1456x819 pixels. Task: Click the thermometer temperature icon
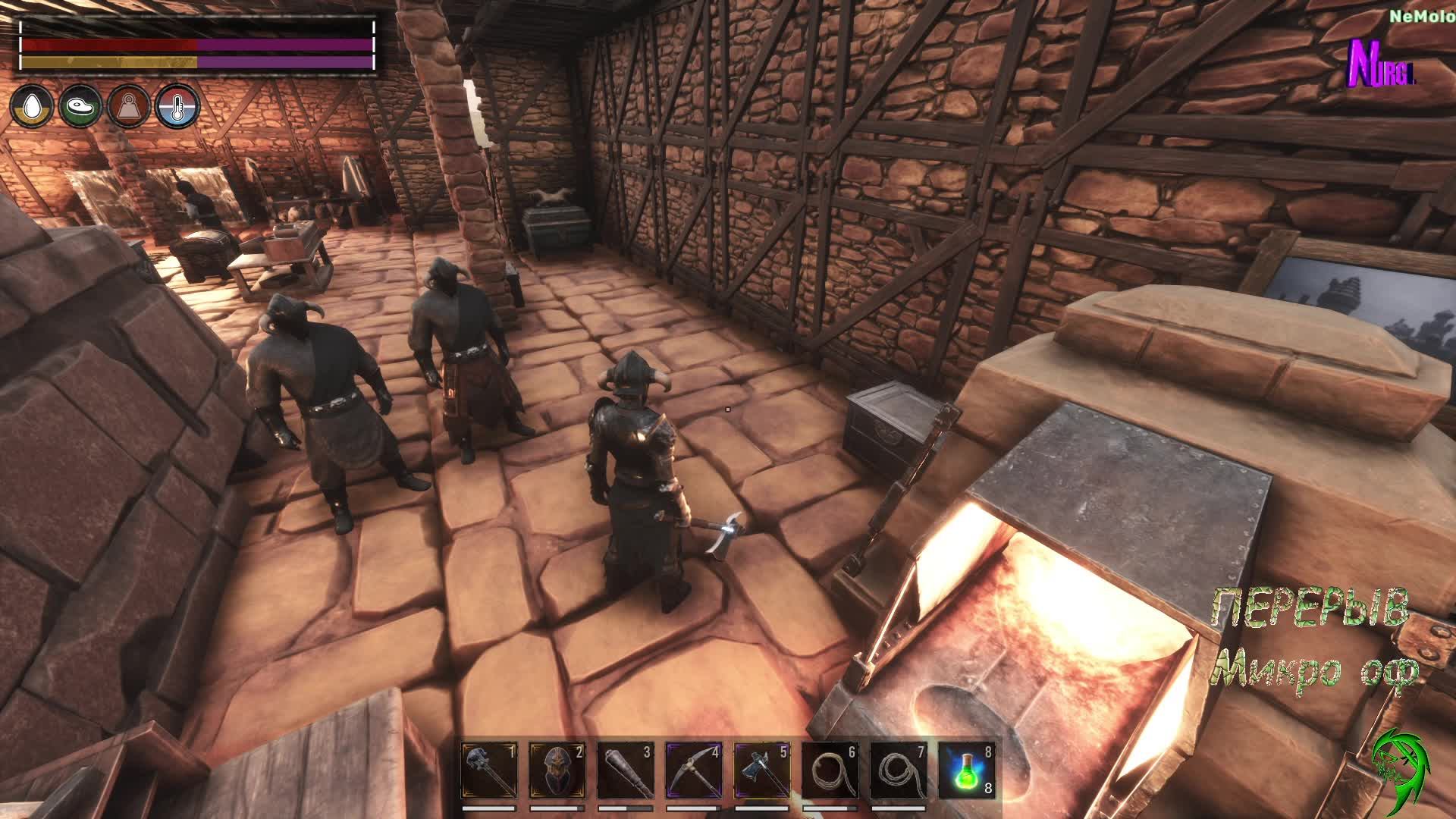click(x=177, y=106)
